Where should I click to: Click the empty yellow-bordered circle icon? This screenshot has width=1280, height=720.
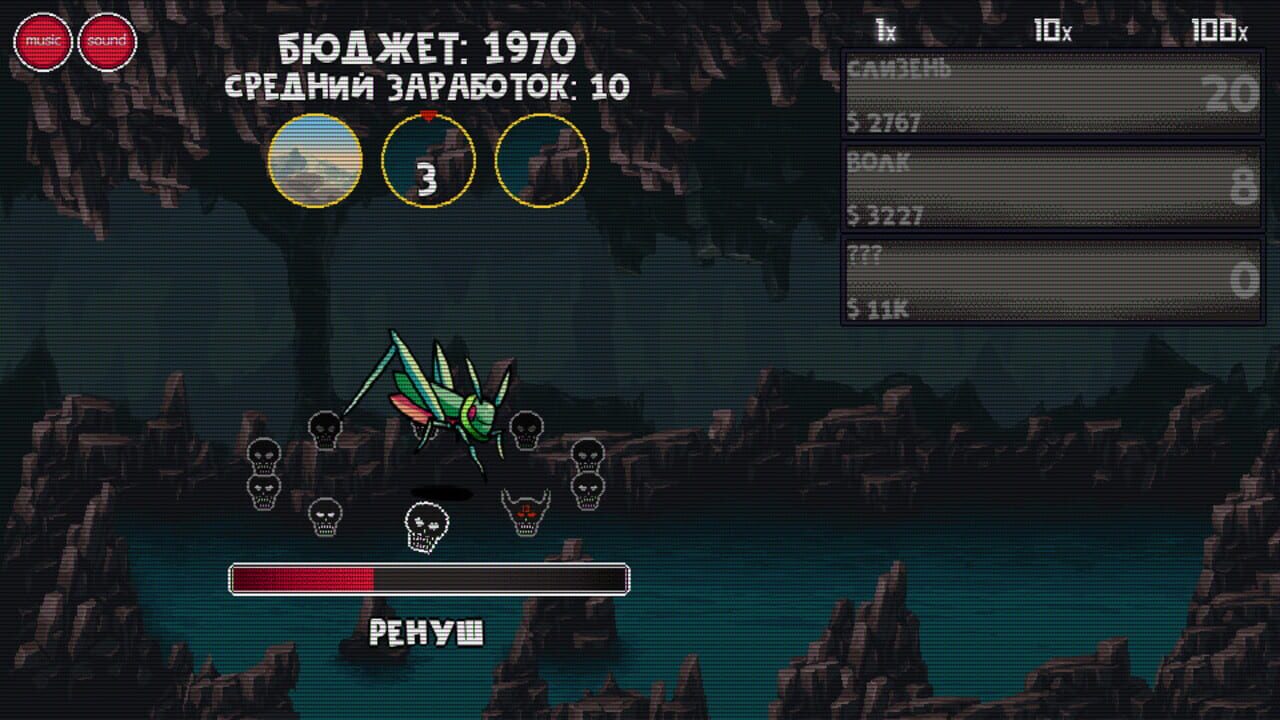(540, 160)
